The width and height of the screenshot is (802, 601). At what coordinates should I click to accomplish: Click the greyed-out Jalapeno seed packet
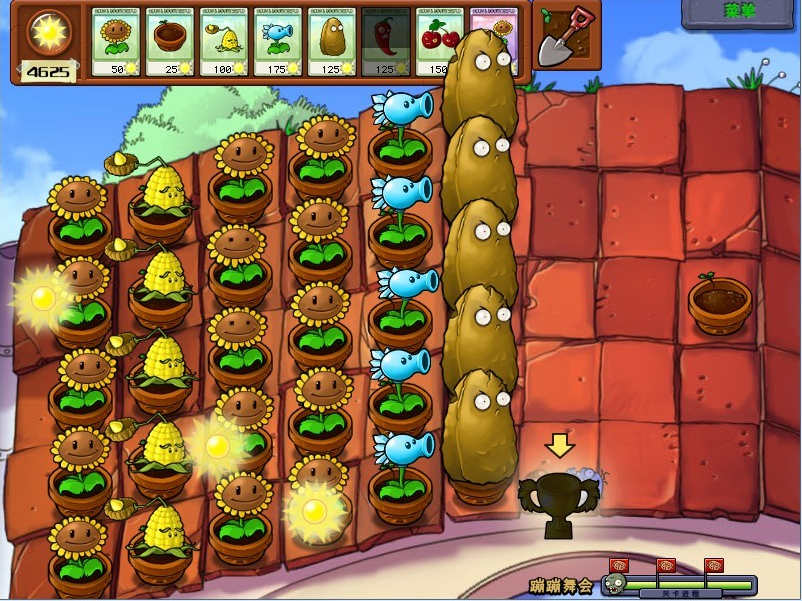pyautogui.click(x=386, y=41)
